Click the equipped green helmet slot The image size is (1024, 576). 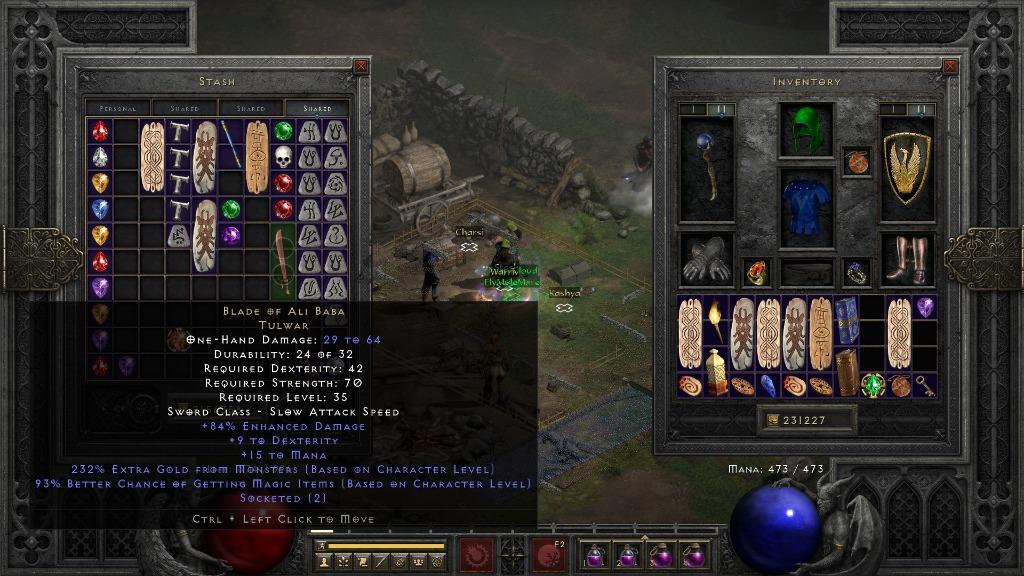tap(806, 130)
